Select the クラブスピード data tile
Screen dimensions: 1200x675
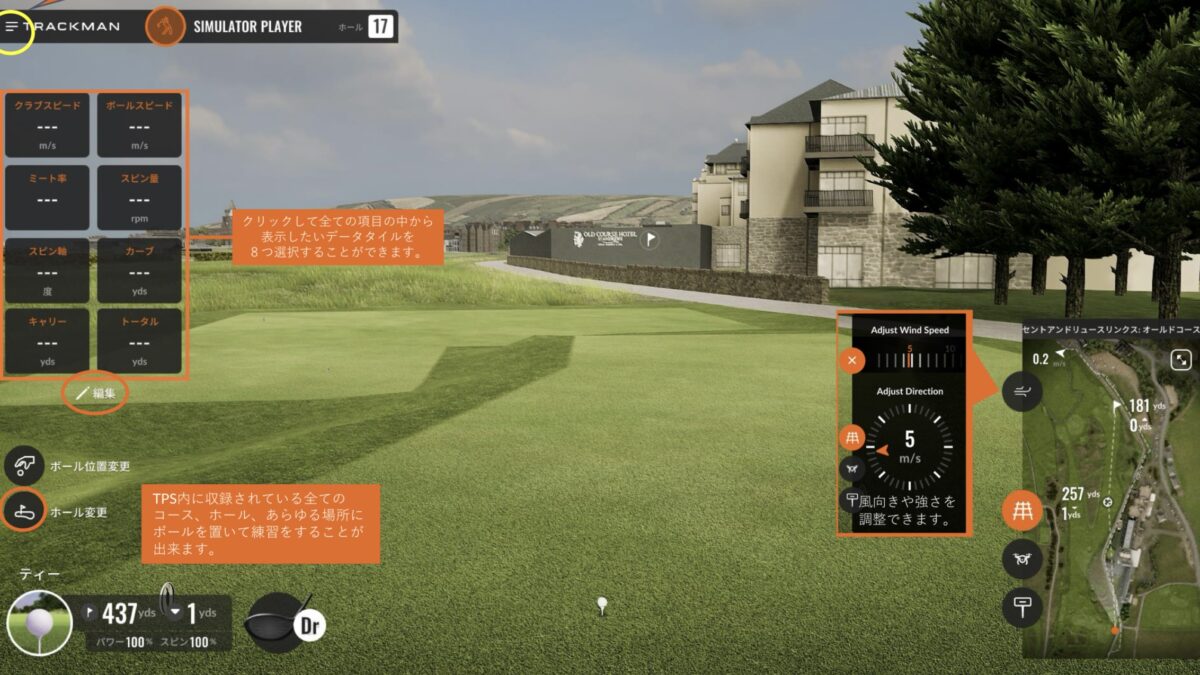click(x=48, y=125)
